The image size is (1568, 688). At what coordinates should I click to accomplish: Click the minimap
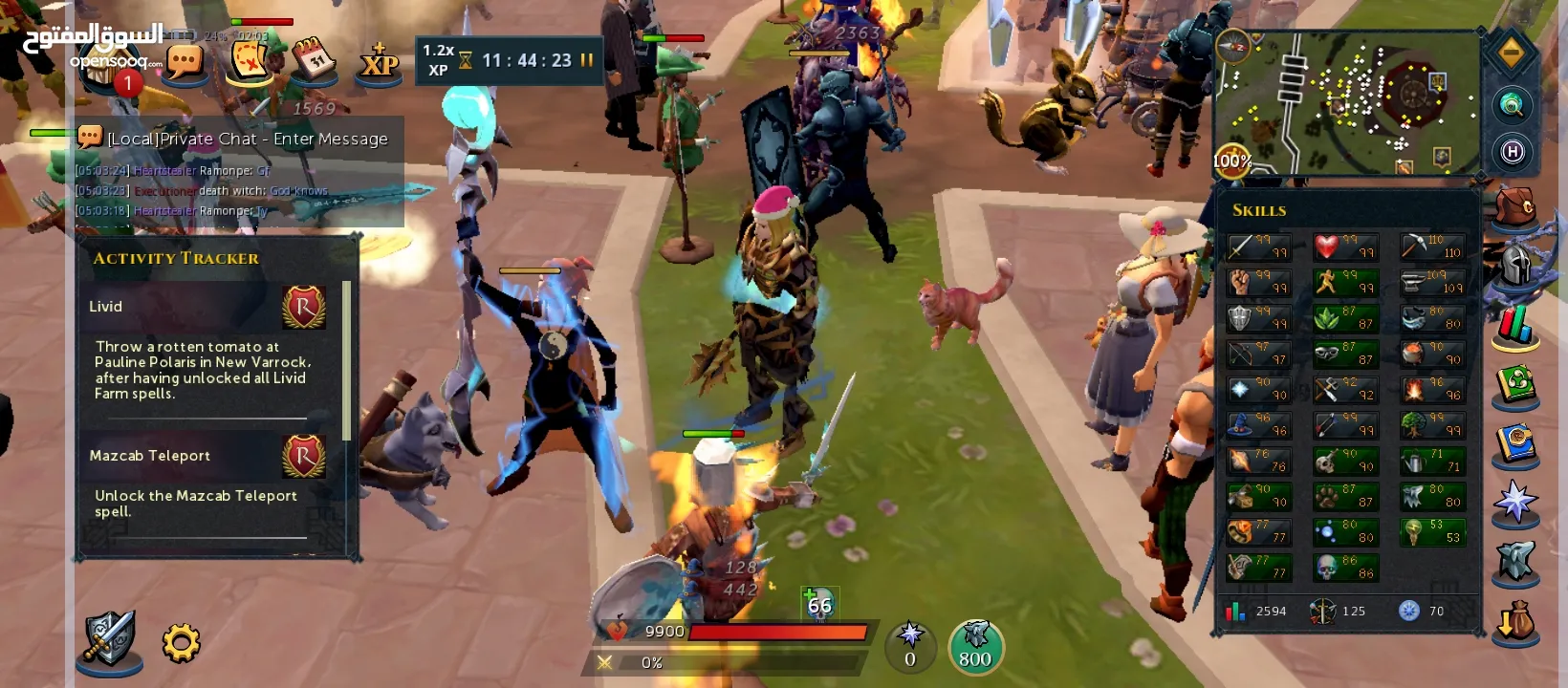(x=1348, y=105)
